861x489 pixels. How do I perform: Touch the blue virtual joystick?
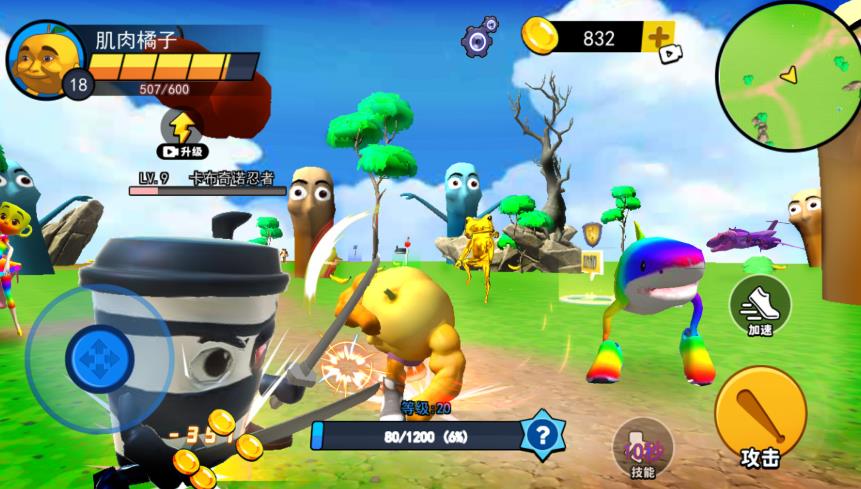tap(98, 356)
